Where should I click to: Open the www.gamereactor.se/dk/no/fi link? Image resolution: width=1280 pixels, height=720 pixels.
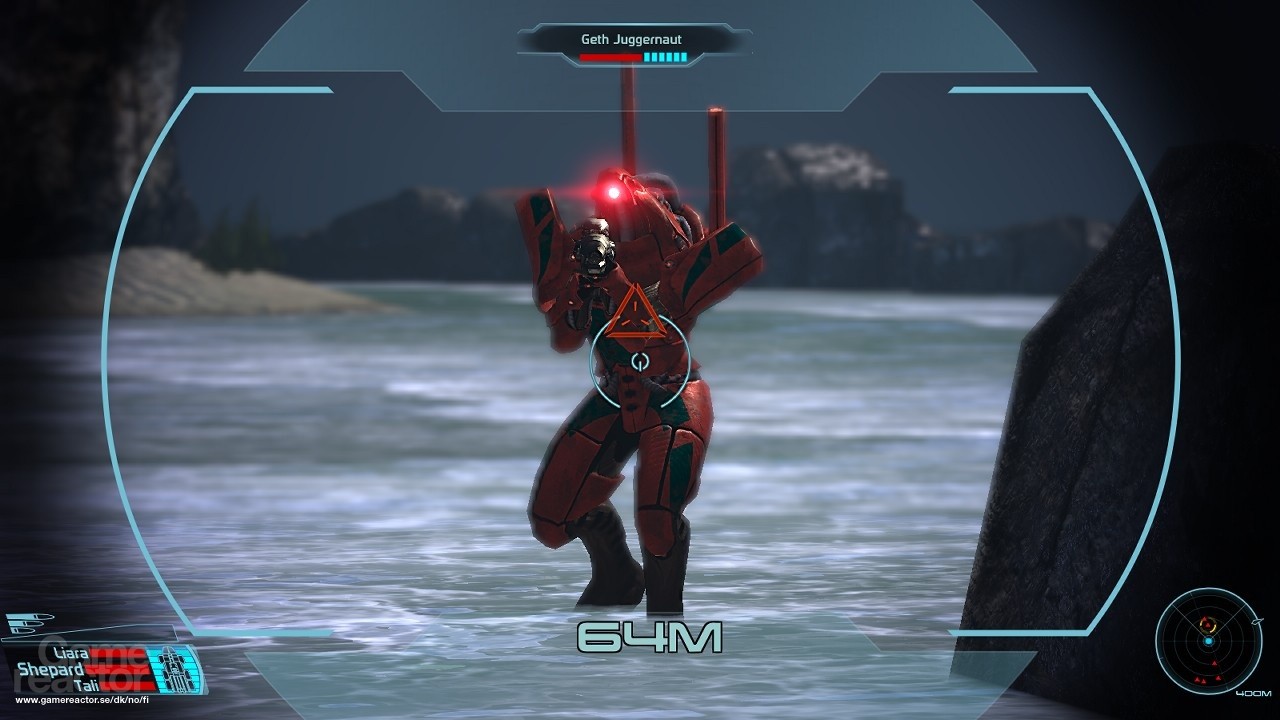[81, 700]
